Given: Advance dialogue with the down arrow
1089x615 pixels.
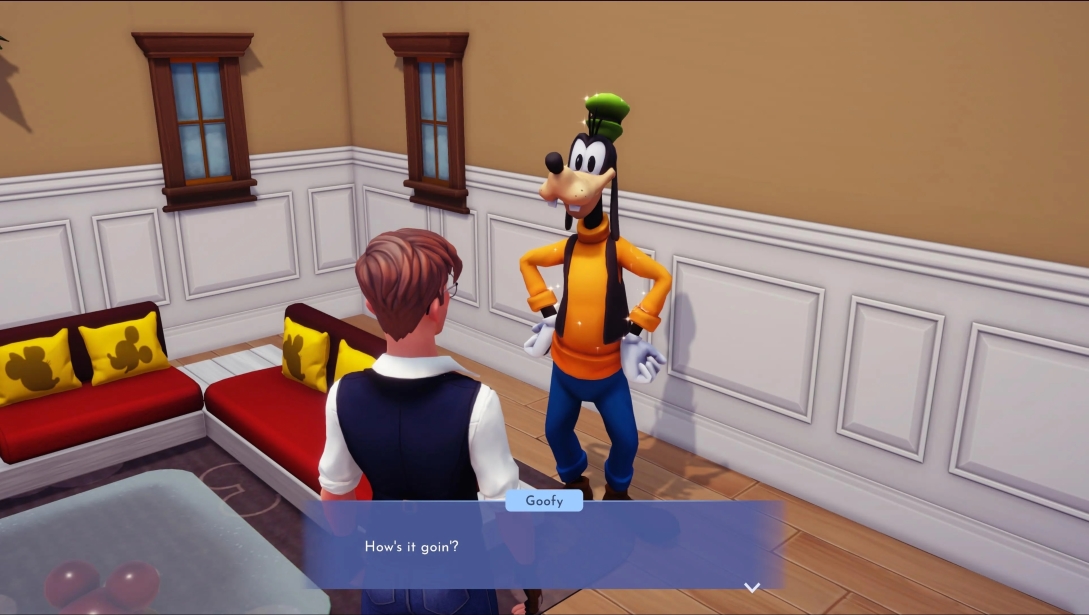Looking at the screenshot, I should pos(752,587).
